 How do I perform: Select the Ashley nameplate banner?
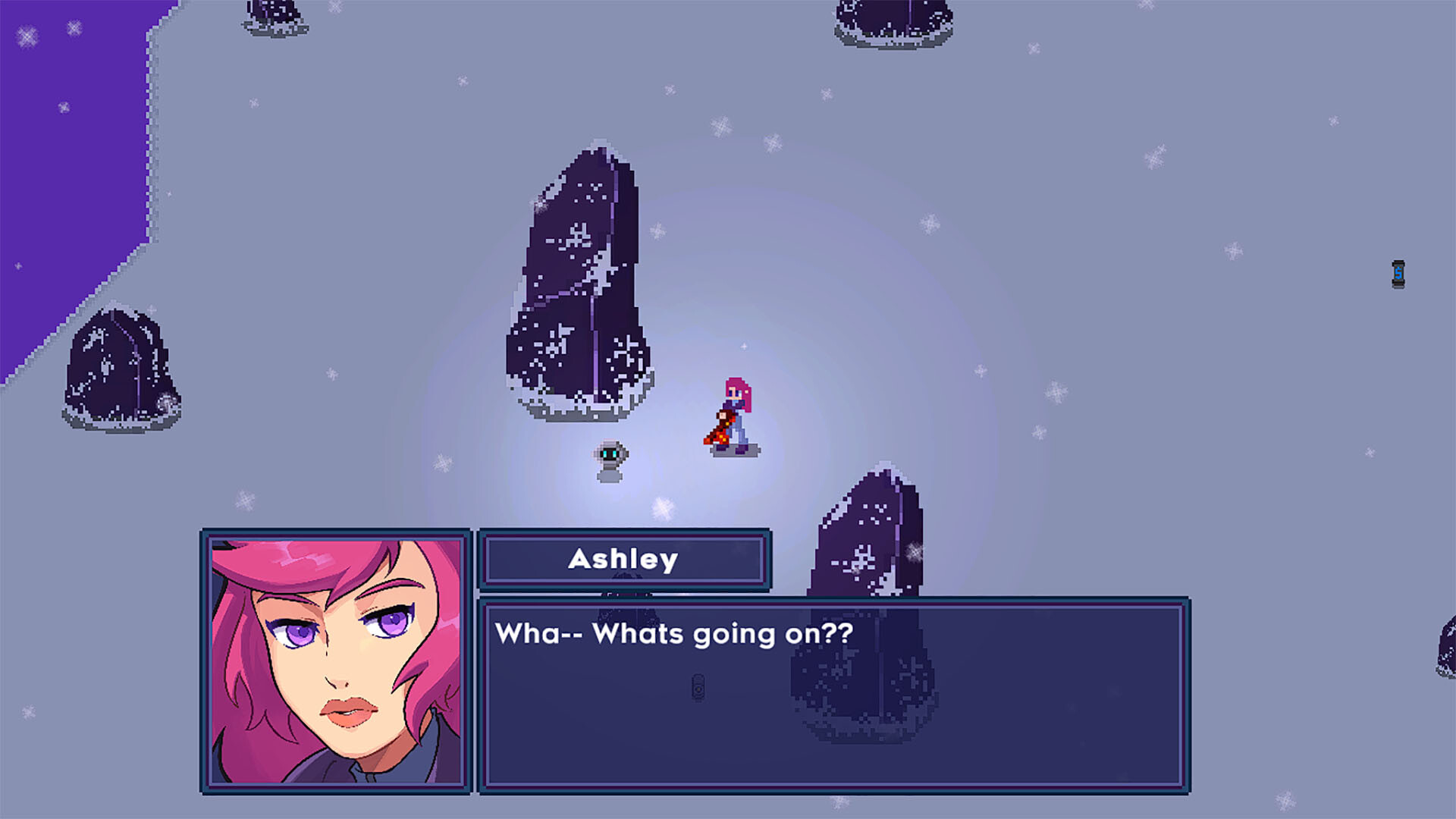624,560
